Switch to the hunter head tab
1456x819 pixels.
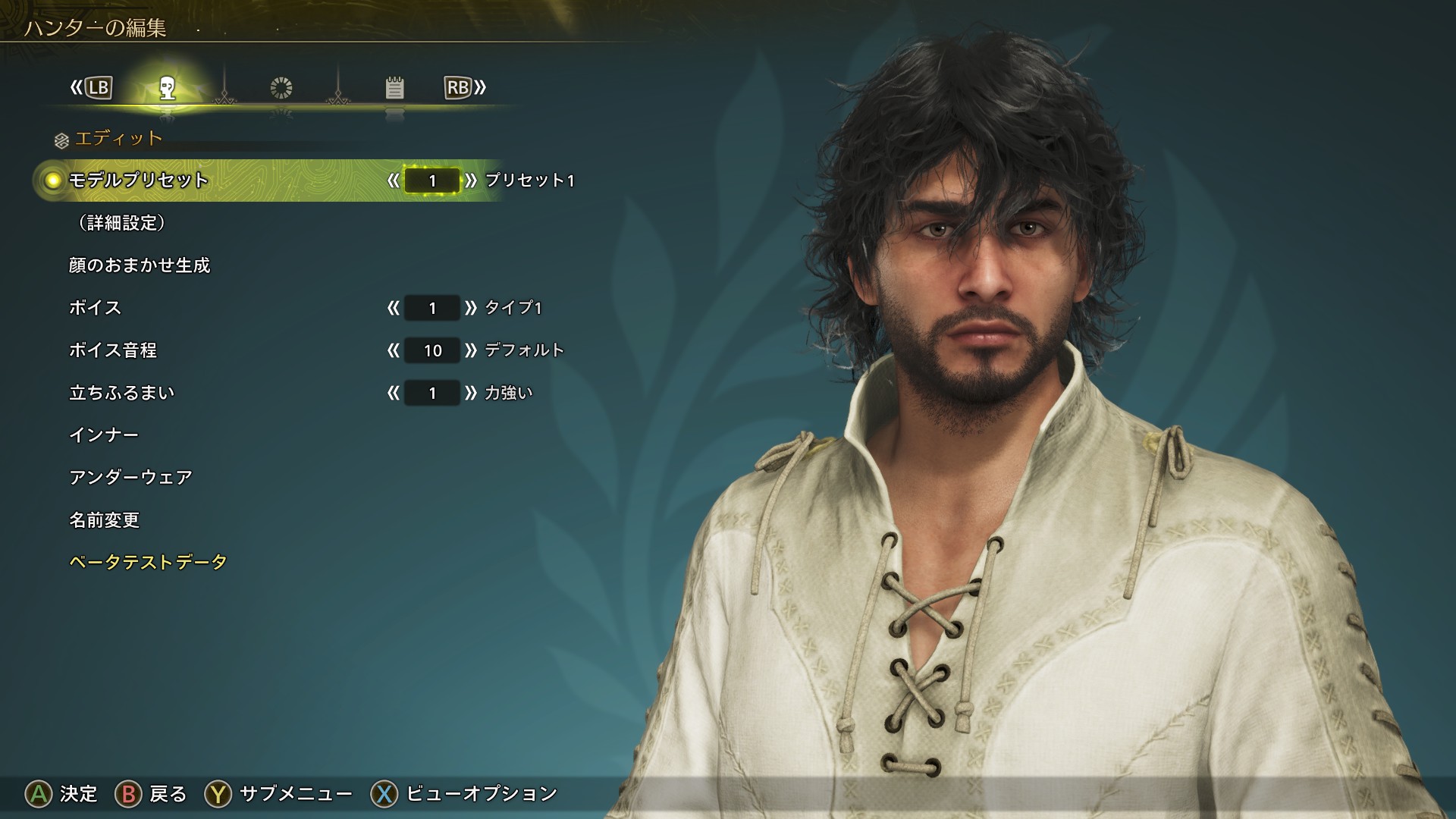coord(168,88)
